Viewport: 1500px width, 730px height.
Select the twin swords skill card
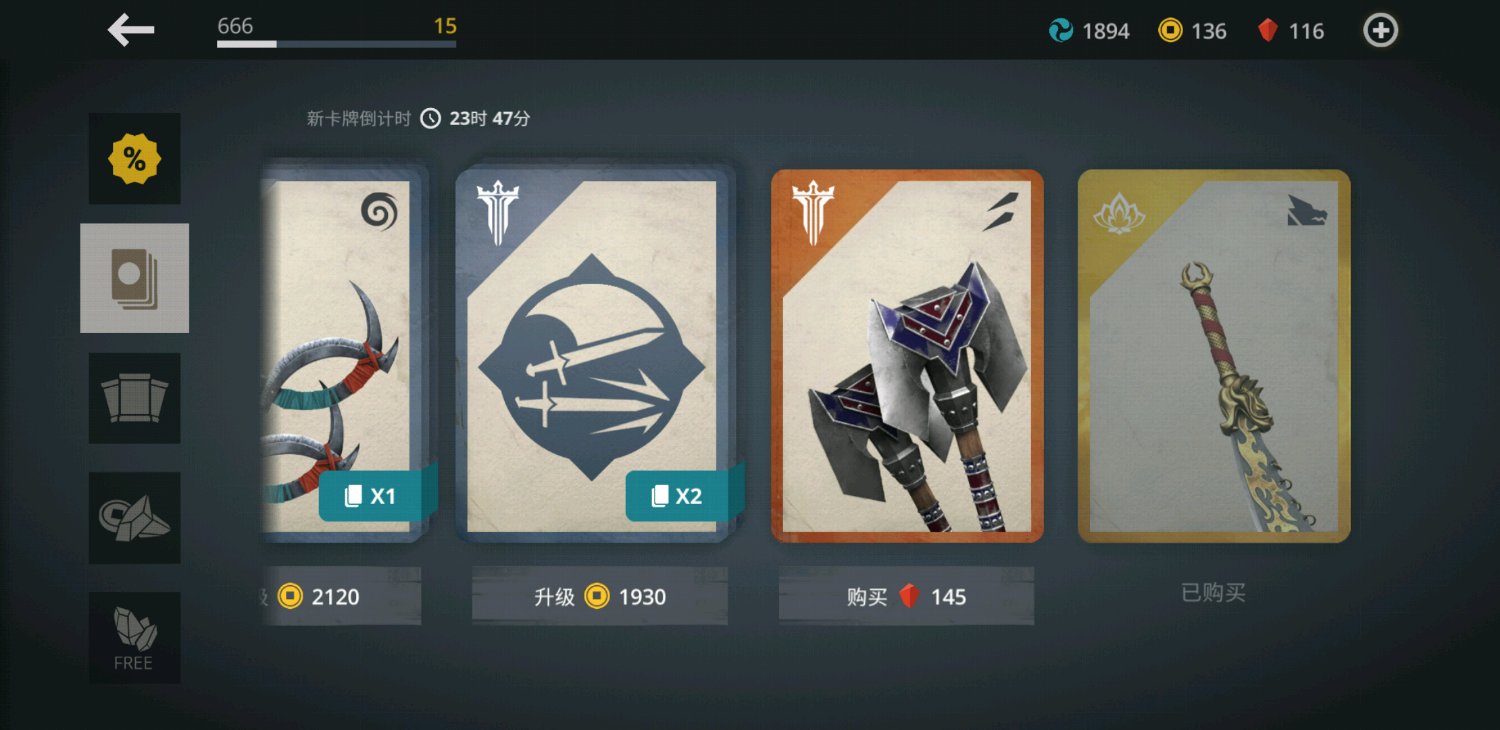[x=594, y=355]
